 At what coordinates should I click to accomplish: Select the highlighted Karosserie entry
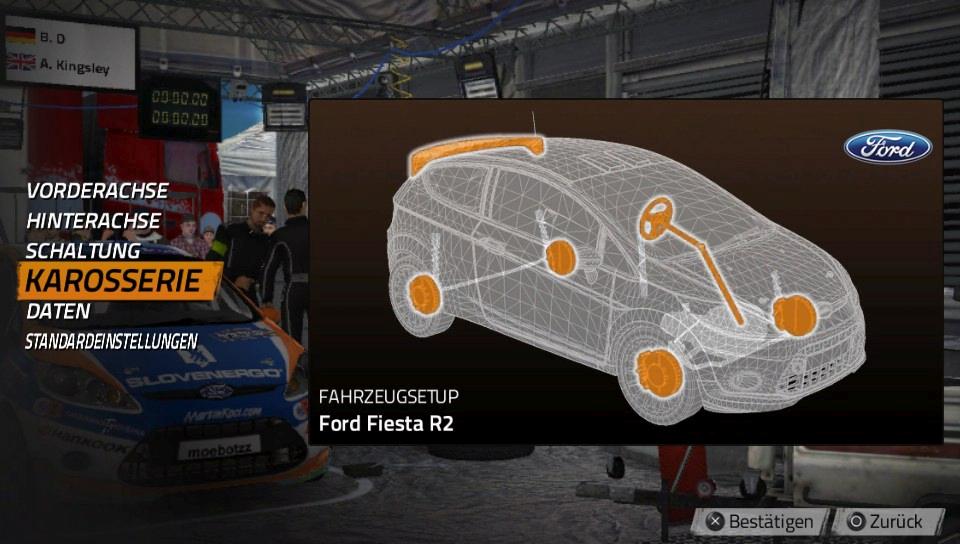tap(114, 281)
